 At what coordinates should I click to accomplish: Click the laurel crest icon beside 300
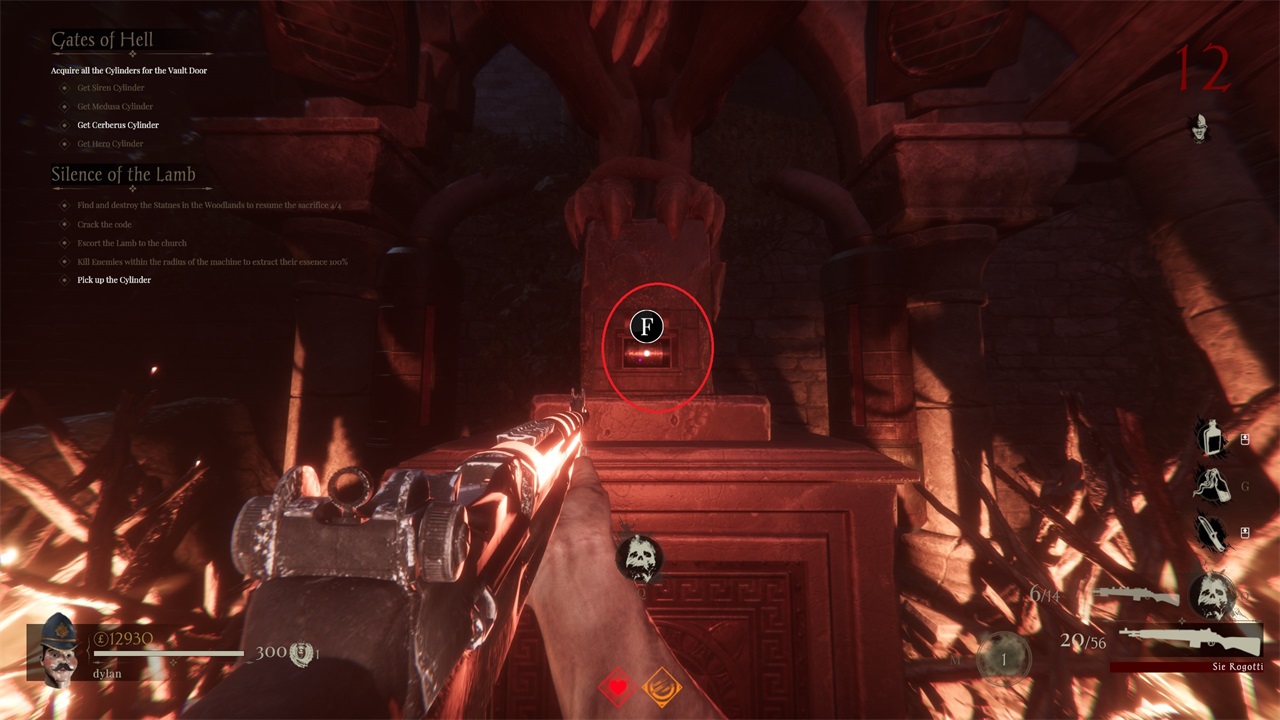[301, 653]
